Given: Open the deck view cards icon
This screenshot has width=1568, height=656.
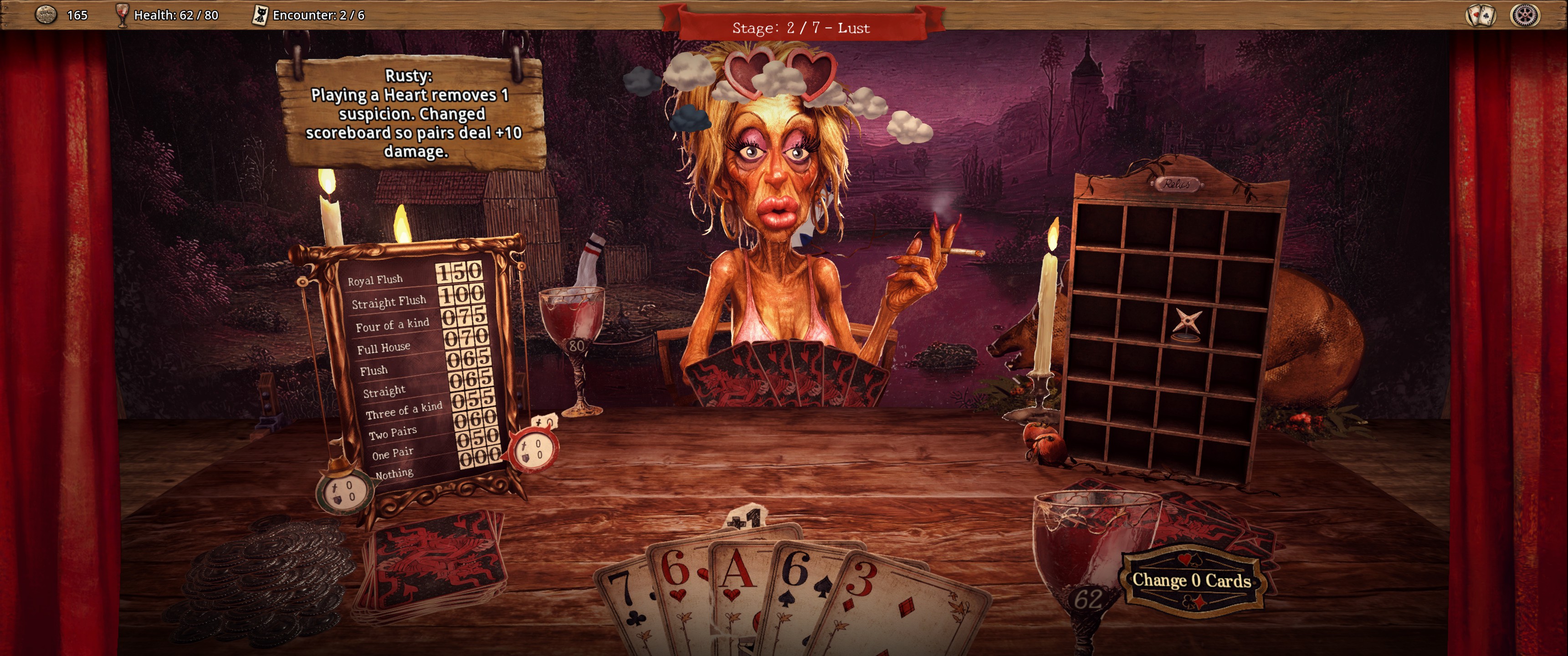Looking at the screenshot, I should pyautogui.click(x=1481, y=15).
